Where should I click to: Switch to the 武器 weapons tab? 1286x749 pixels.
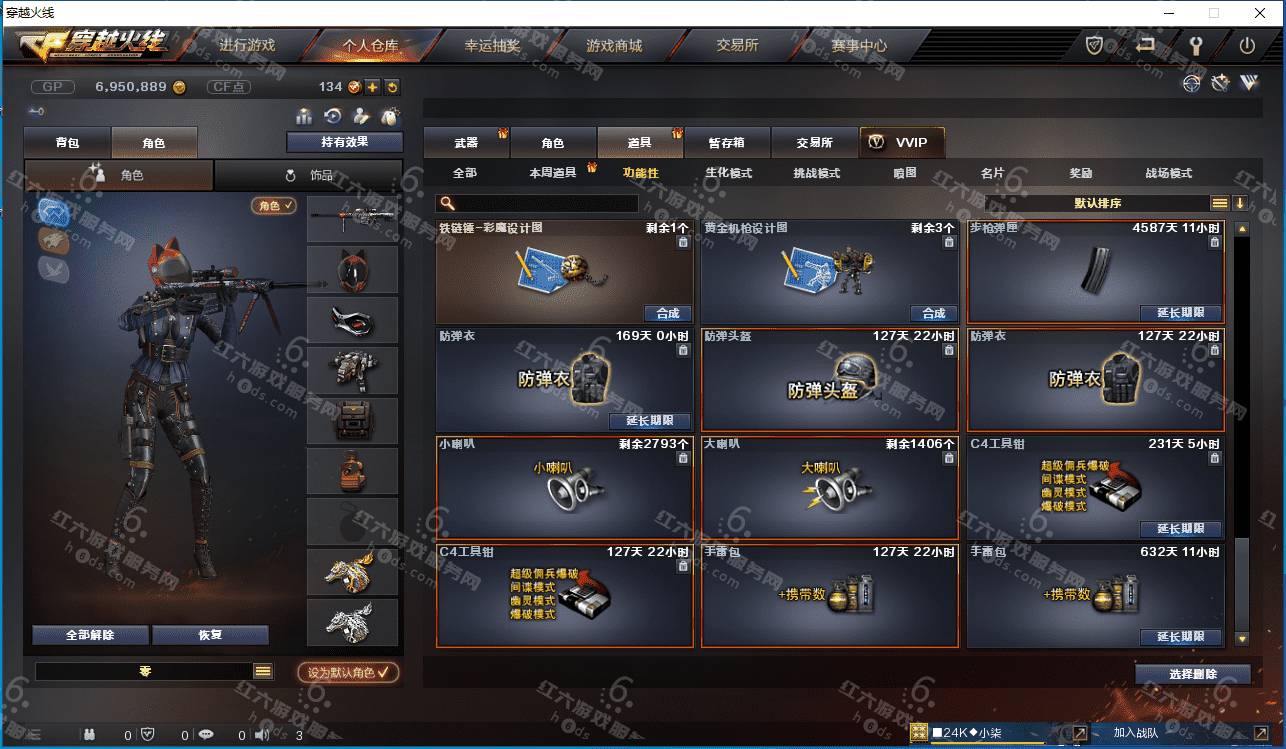pyautogui.click(x=466, y=143)
